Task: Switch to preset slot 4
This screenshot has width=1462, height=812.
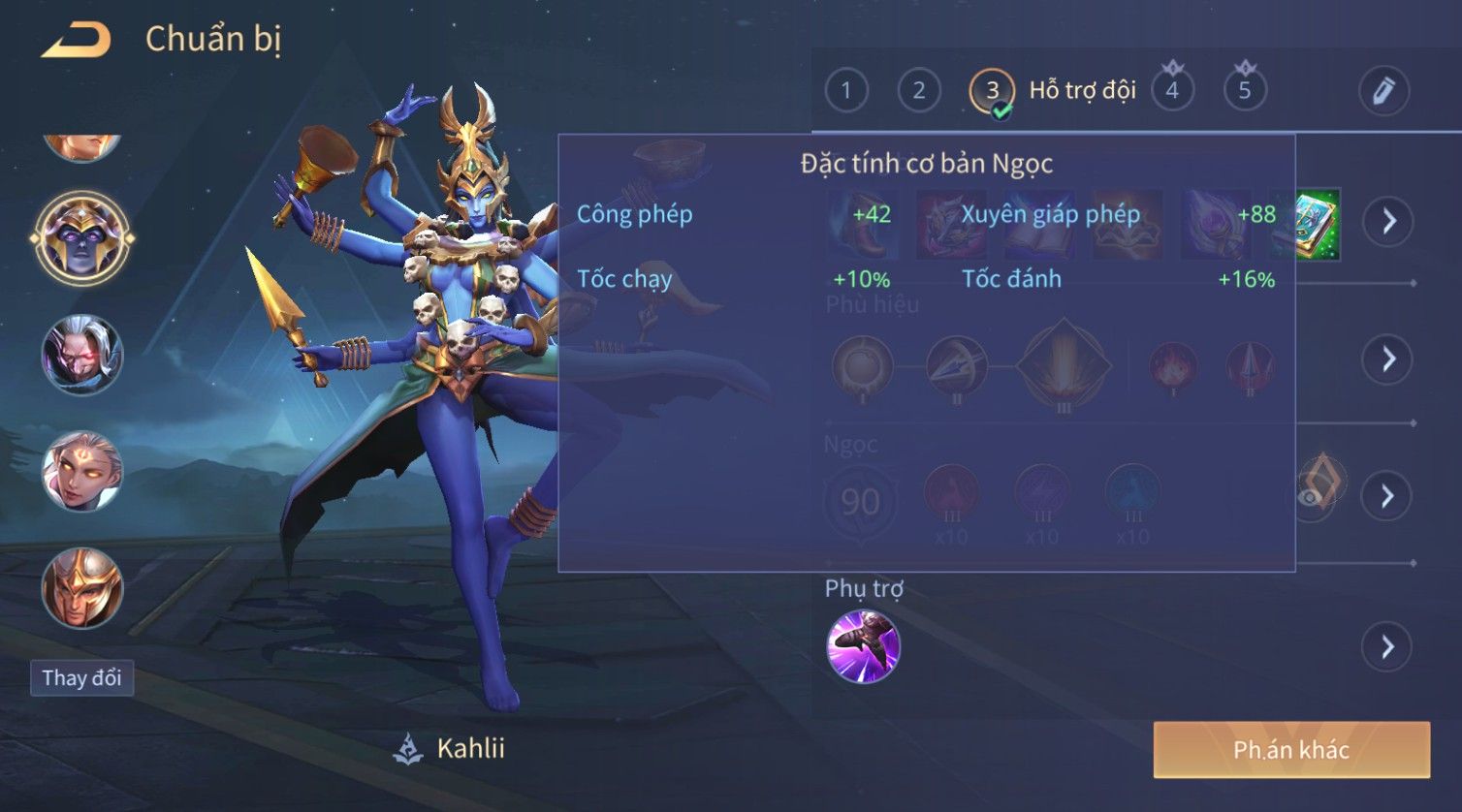Action: click(1172, 91)
